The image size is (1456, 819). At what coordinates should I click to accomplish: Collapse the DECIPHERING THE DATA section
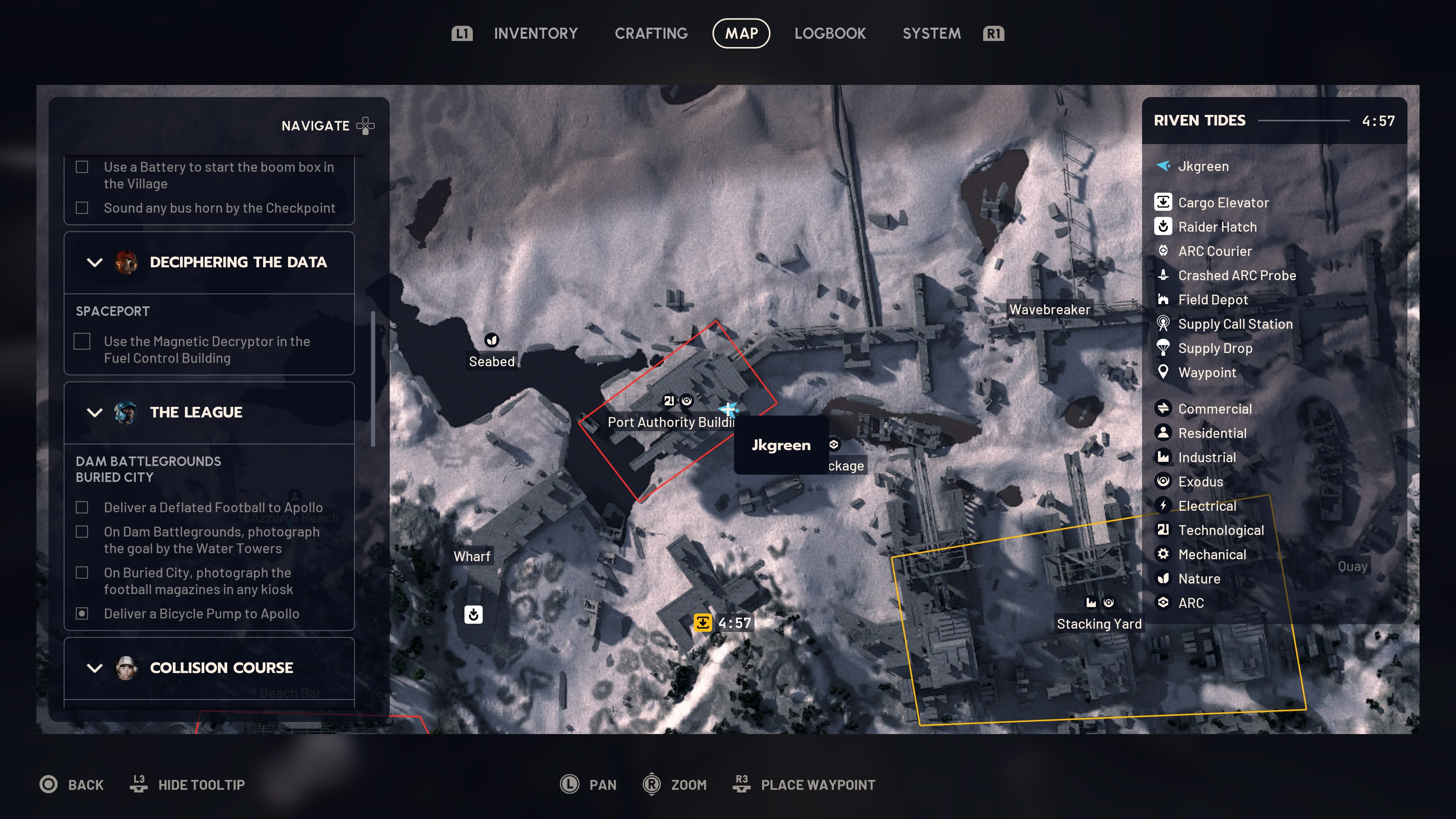click(x=94, y=262)
